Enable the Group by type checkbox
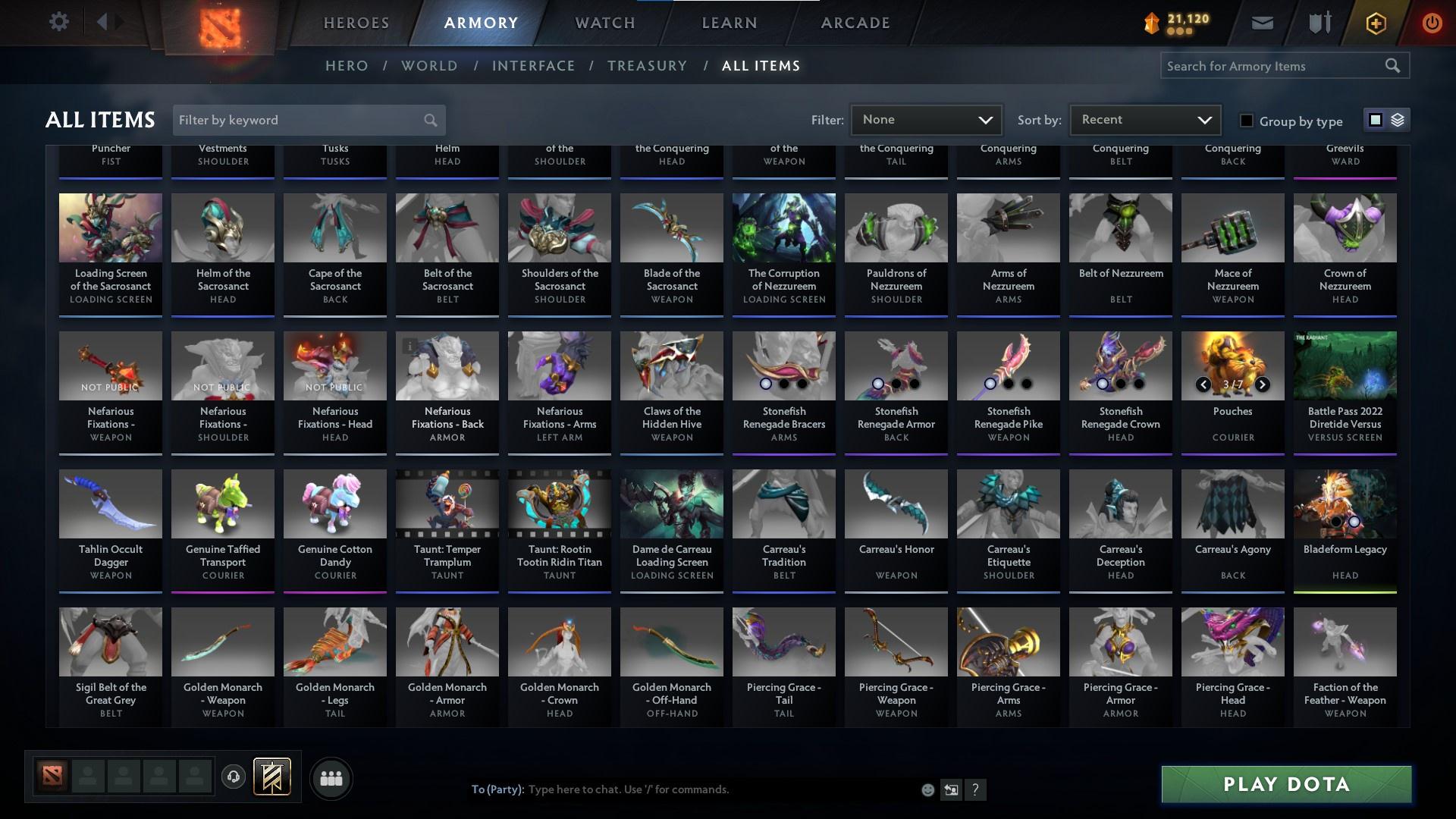This screenshot has width=1456, height=819. coord(1246,120)
